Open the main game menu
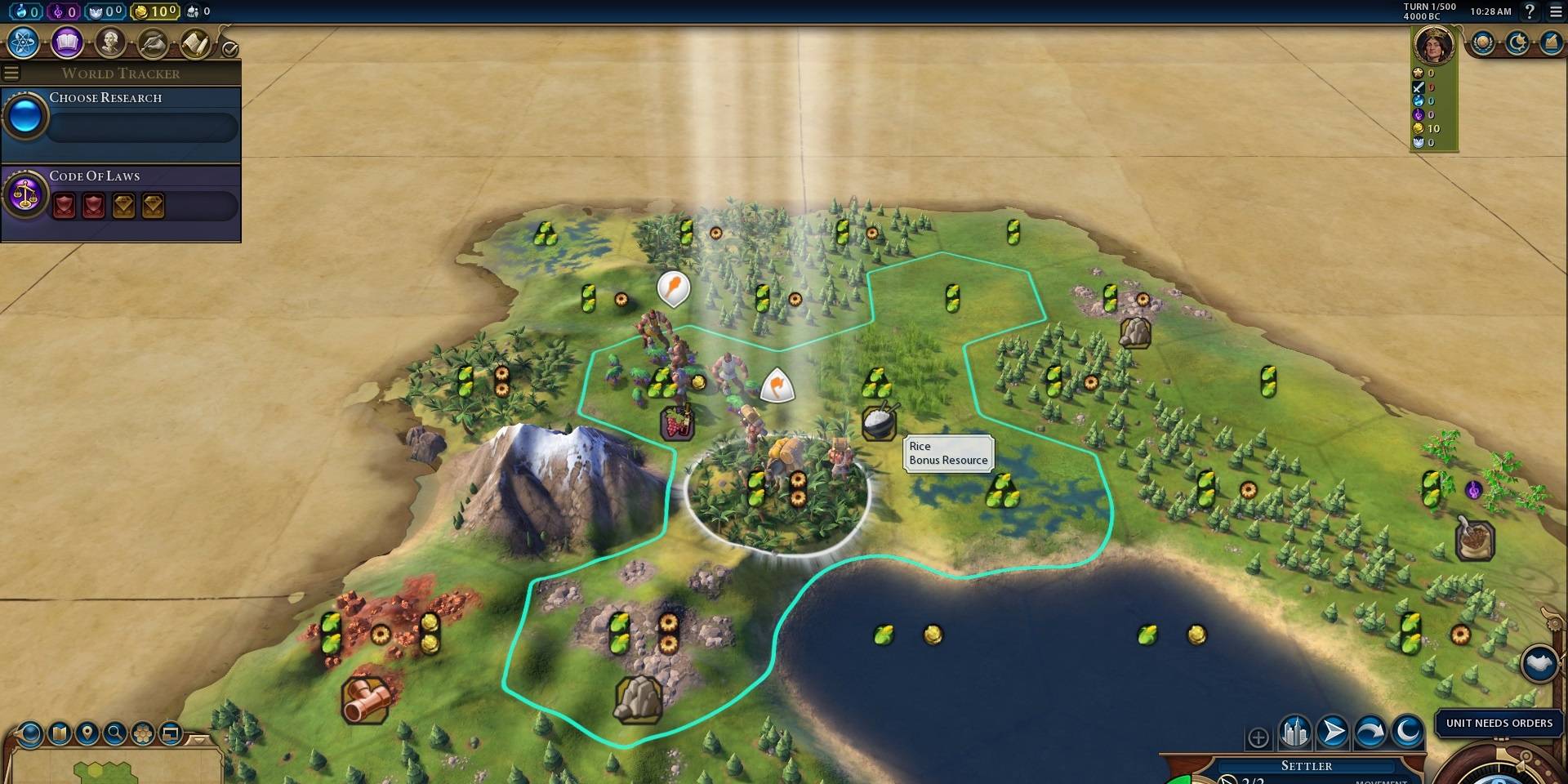 [1556, 11]
